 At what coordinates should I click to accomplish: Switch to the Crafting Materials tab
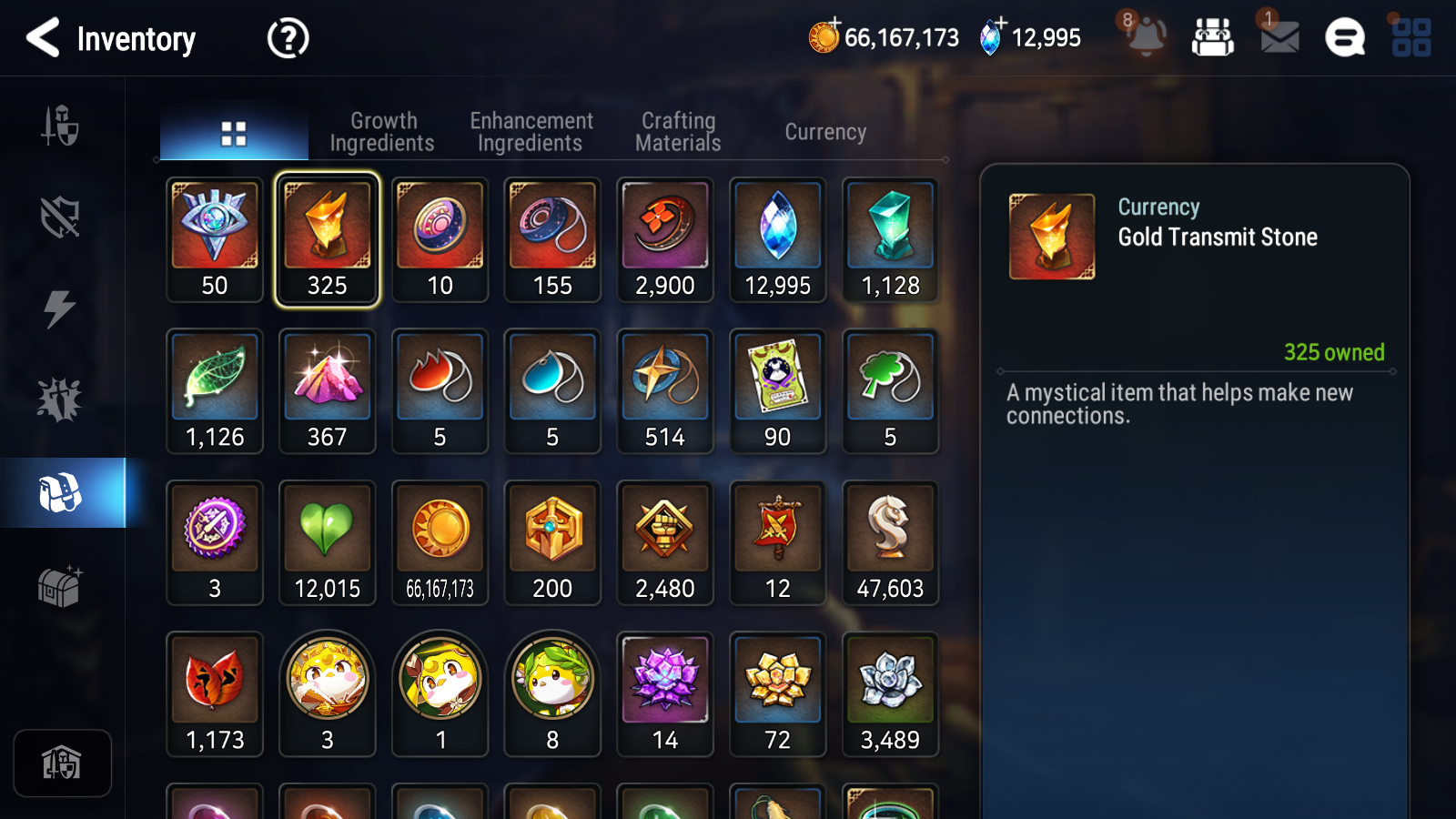pyautogui.click(x=678, y=131)
